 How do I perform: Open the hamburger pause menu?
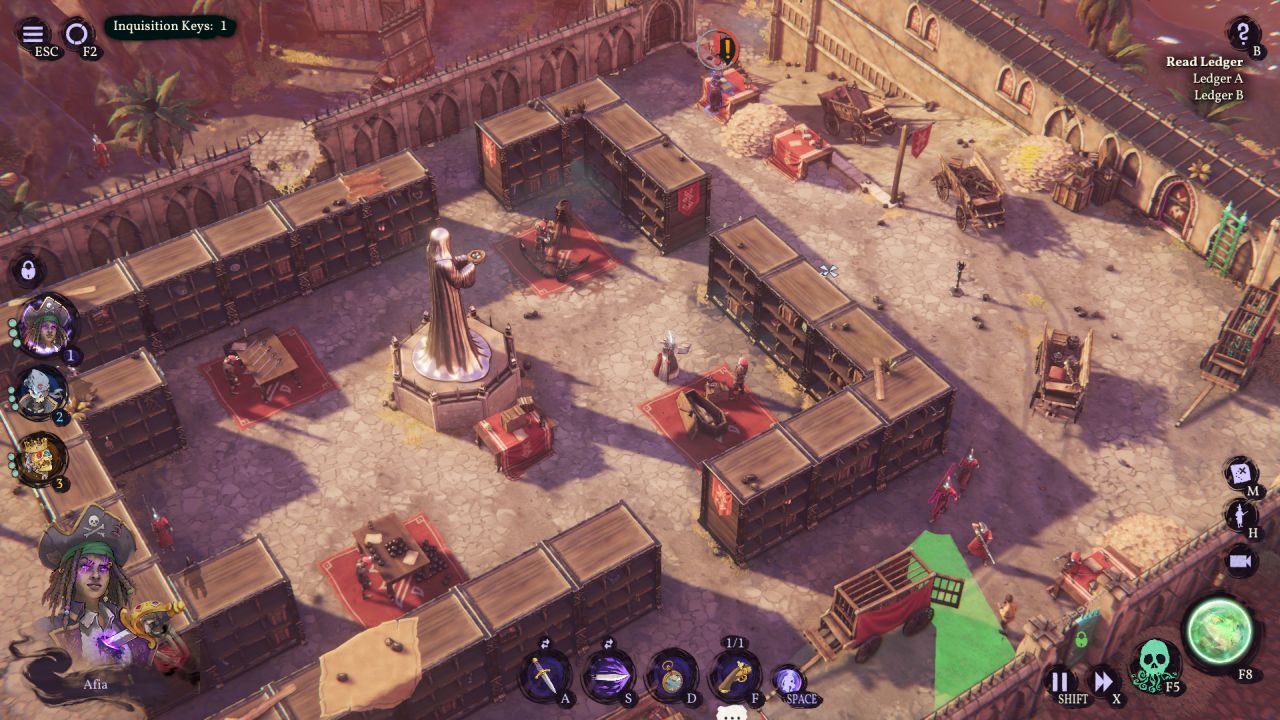pyautogui.click(x=32, y=34)
